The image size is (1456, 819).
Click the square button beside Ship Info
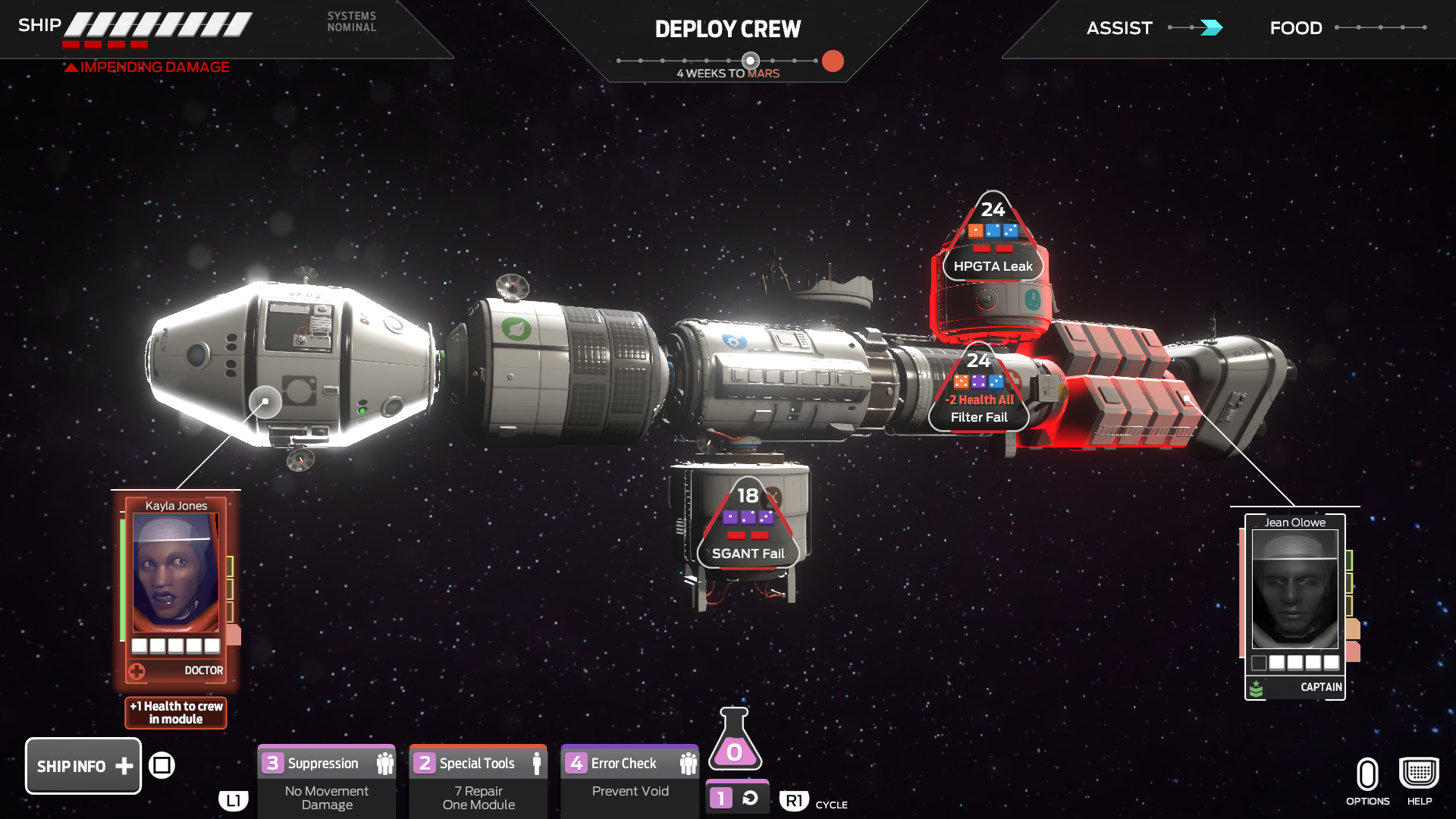(163, 766)
